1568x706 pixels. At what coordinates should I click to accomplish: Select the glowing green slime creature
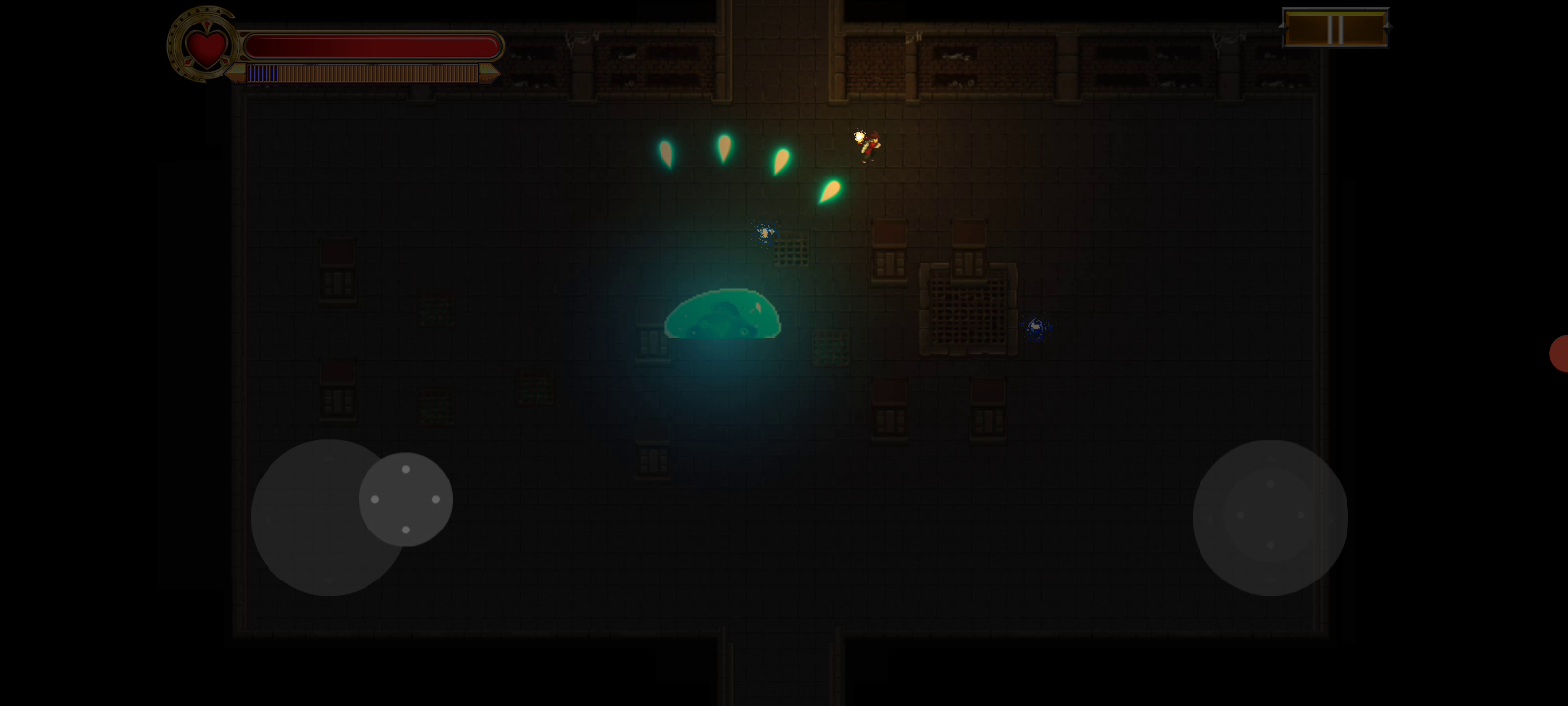point(722,314)
